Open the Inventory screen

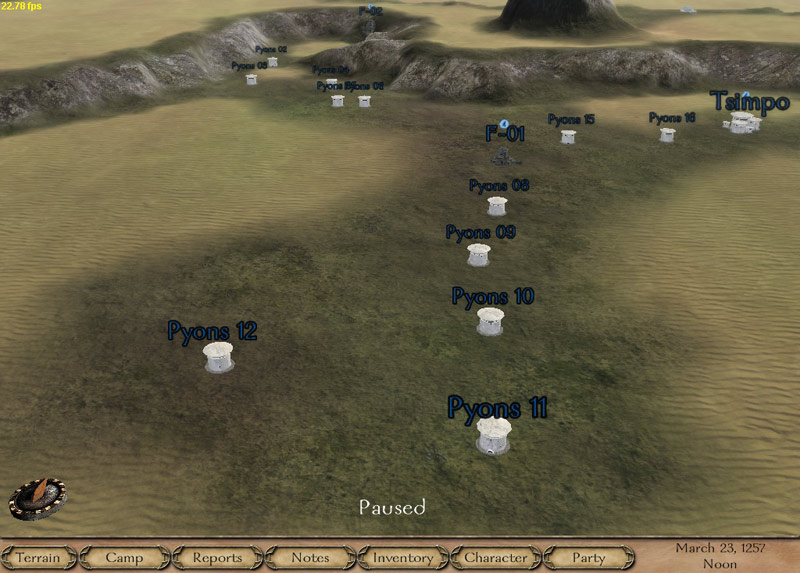click(403, 557)
